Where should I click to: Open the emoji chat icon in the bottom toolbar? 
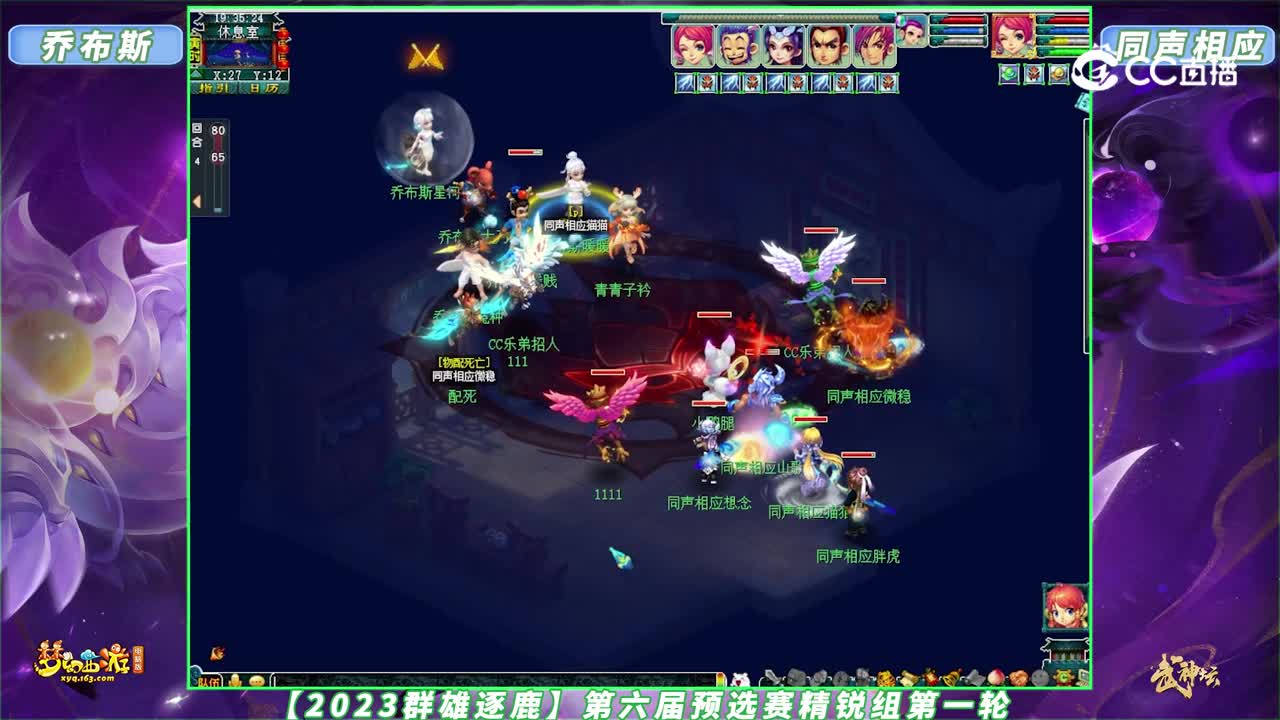(x=256, y=679)
